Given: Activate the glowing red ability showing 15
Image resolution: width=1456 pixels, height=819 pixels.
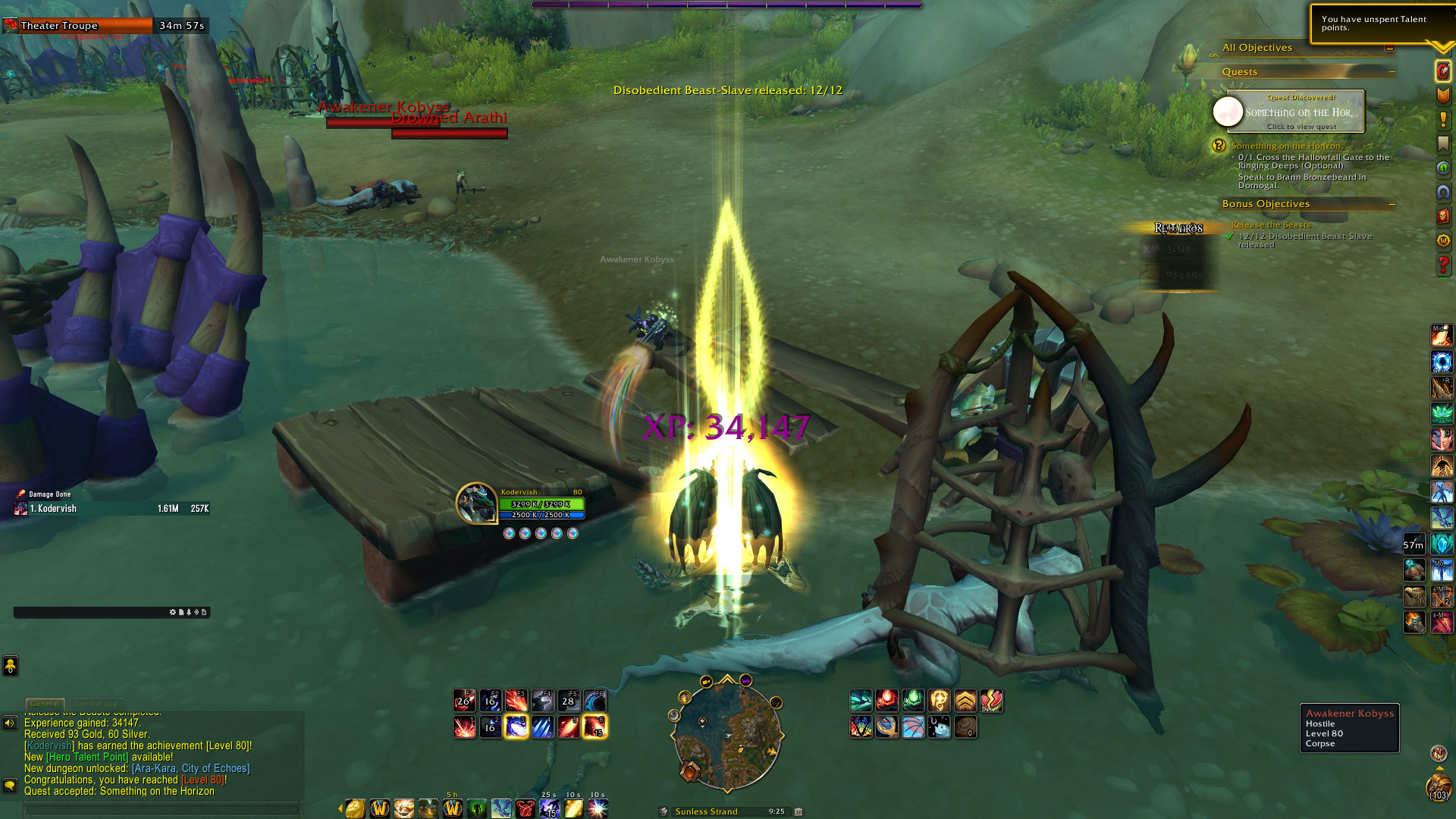Looking at the screenshot, I should point(594,726).
